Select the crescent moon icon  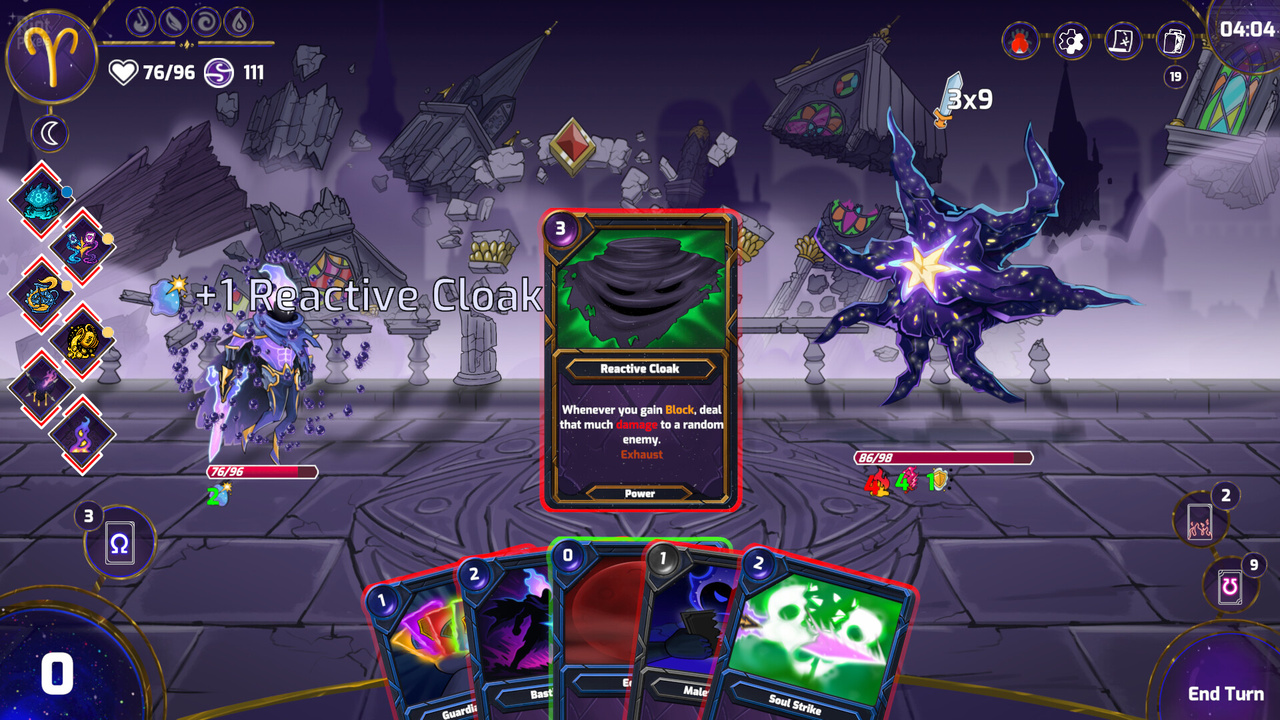[51, 132]
